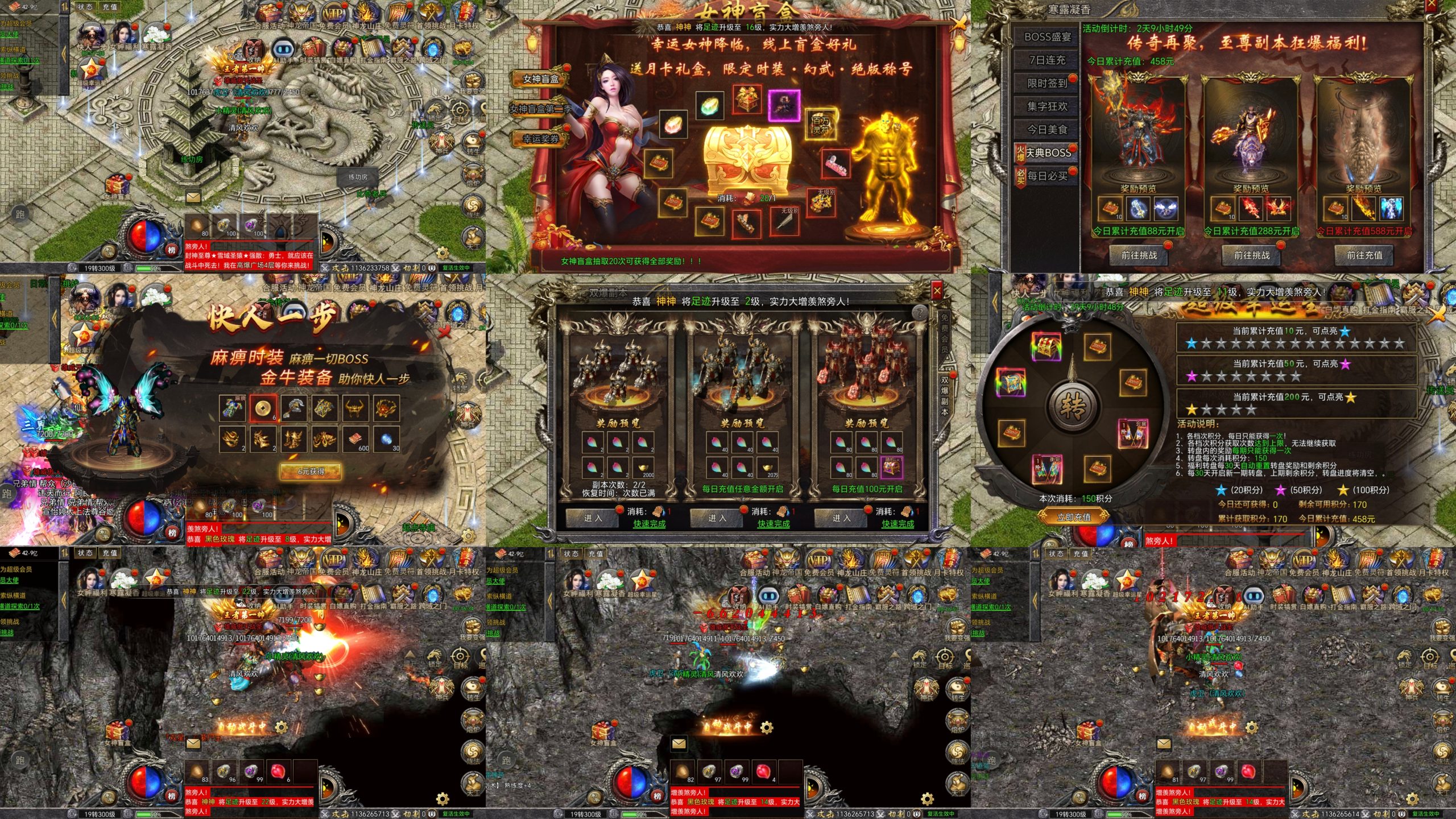Image resolution: width=1456 pixels, height=819 pixels.
Task: Click the 立即充值 button
Action: click(1073, 517)
